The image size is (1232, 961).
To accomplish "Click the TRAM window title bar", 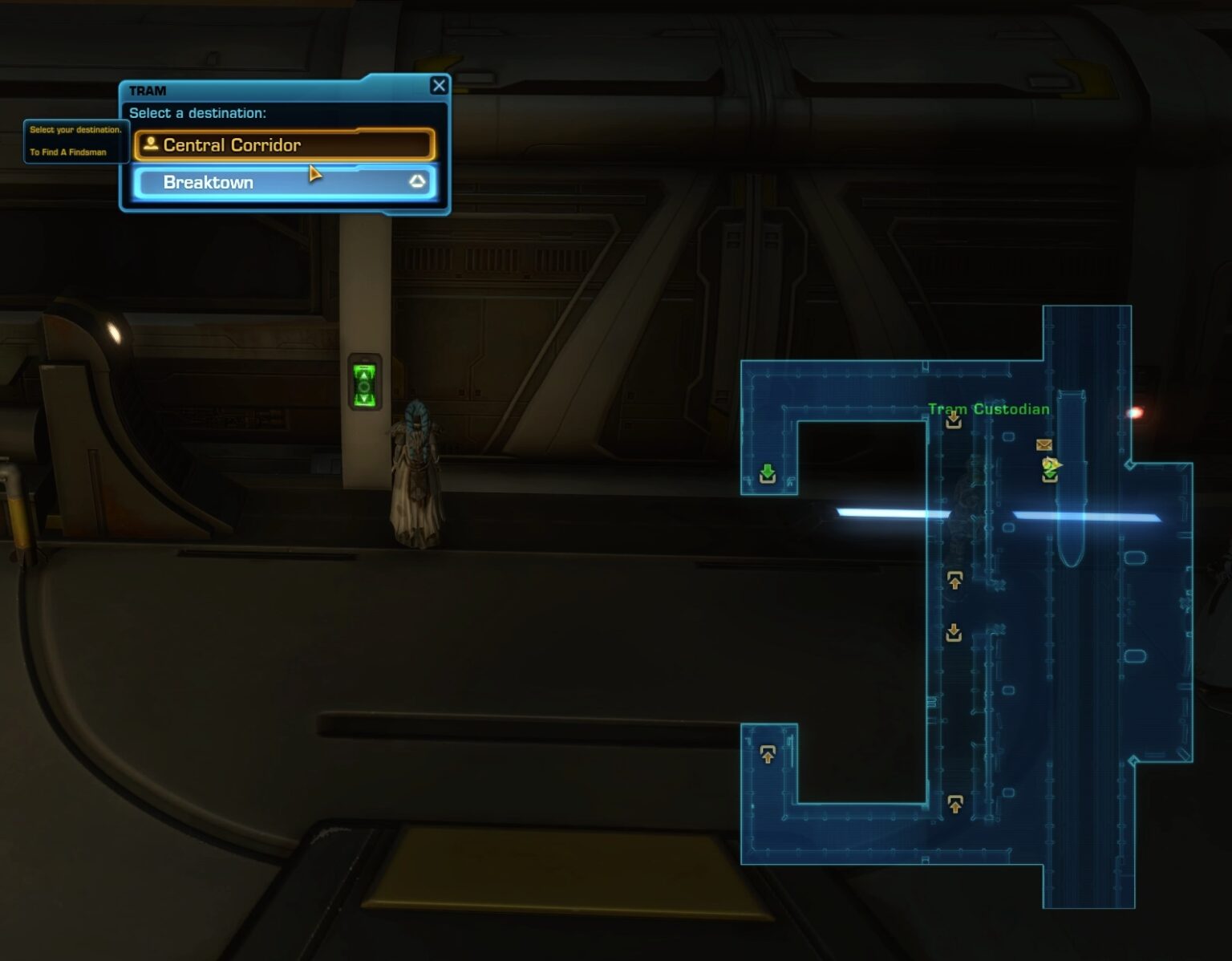I will tap(148, 91).
